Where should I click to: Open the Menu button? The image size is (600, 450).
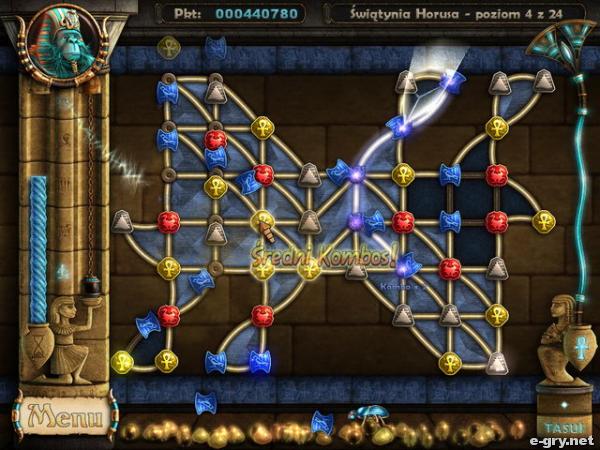(62, 415)
